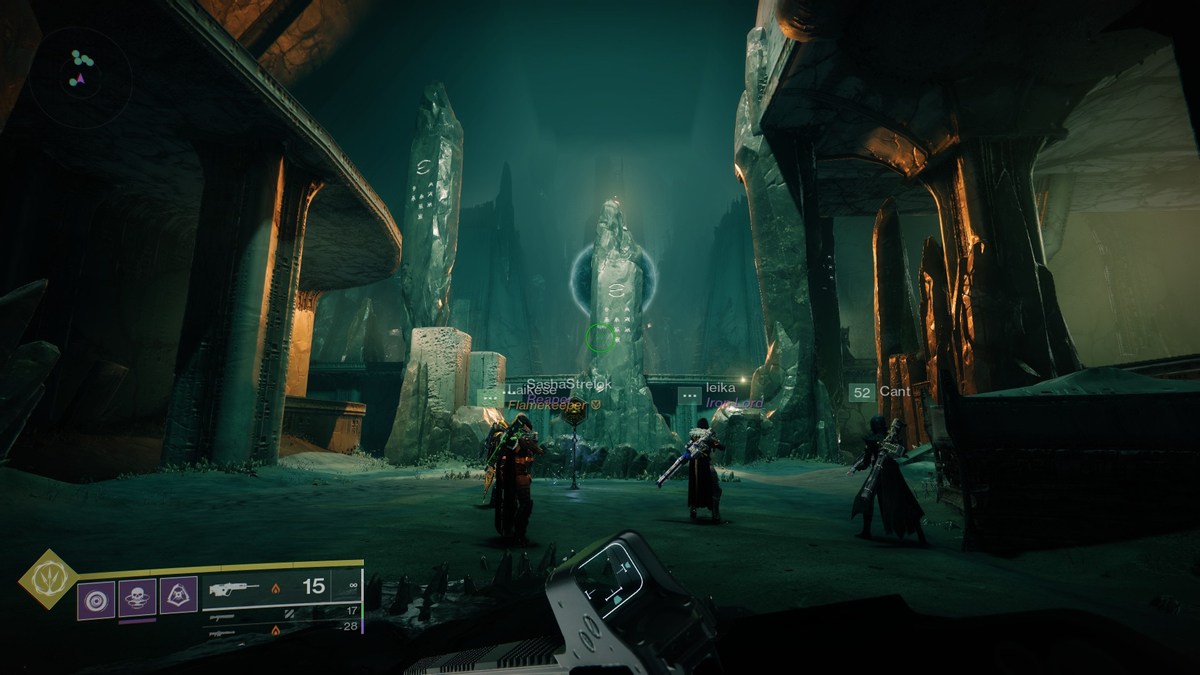Trigger the skull melee ability icon
The height and width of the screenshot is (675, 1200).
pyautogui.click(x=138, y=598)
